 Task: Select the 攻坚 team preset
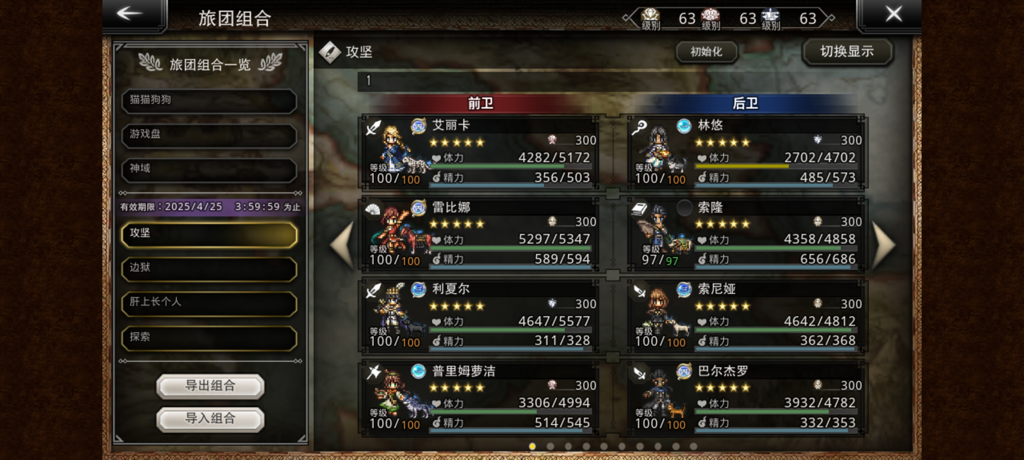tap(209, 234)
